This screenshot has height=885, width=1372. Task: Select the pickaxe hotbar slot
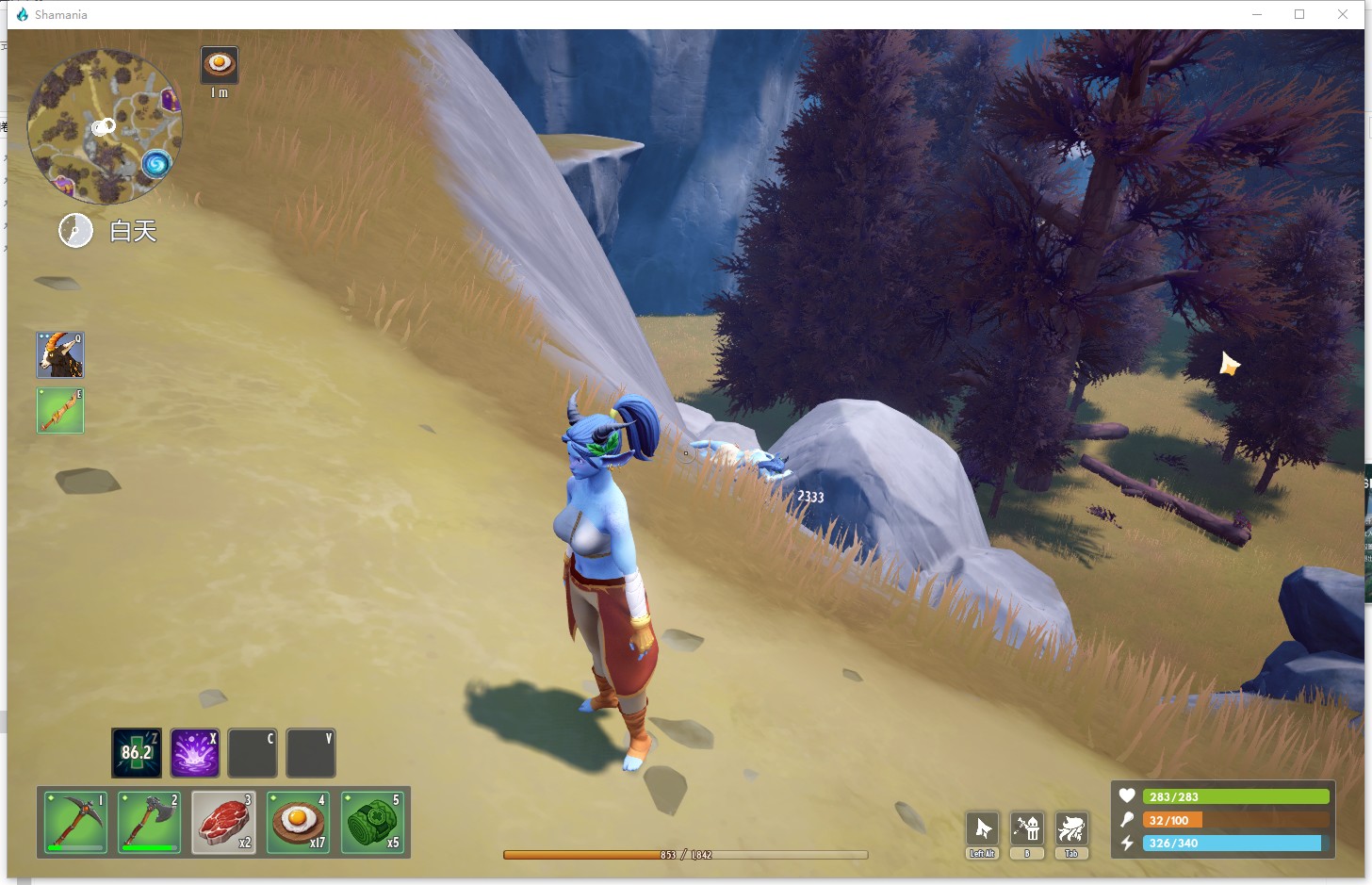[74, 822]
